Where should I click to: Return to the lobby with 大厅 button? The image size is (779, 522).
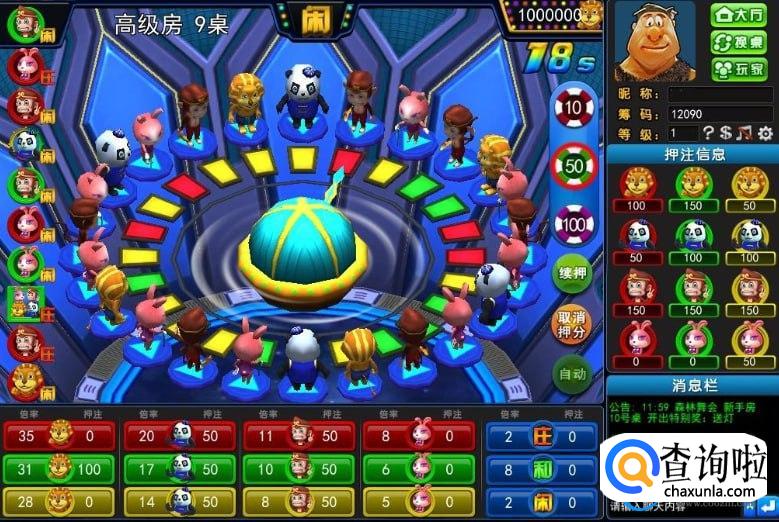[x=738, y=15]
